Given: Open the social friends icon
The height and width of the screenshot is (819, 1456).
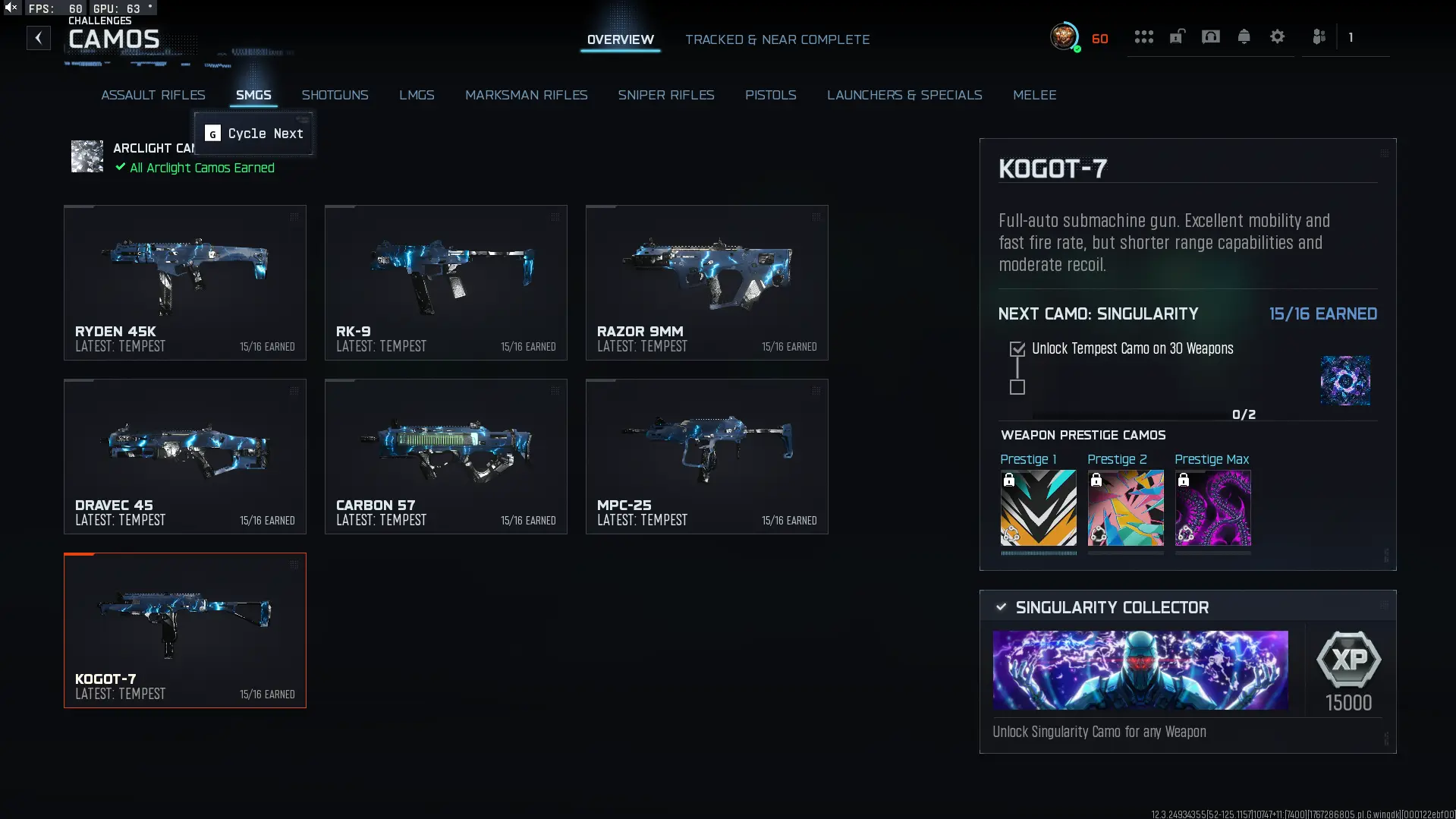Looking at the screenshot, I should click(x=1319, y=36).
